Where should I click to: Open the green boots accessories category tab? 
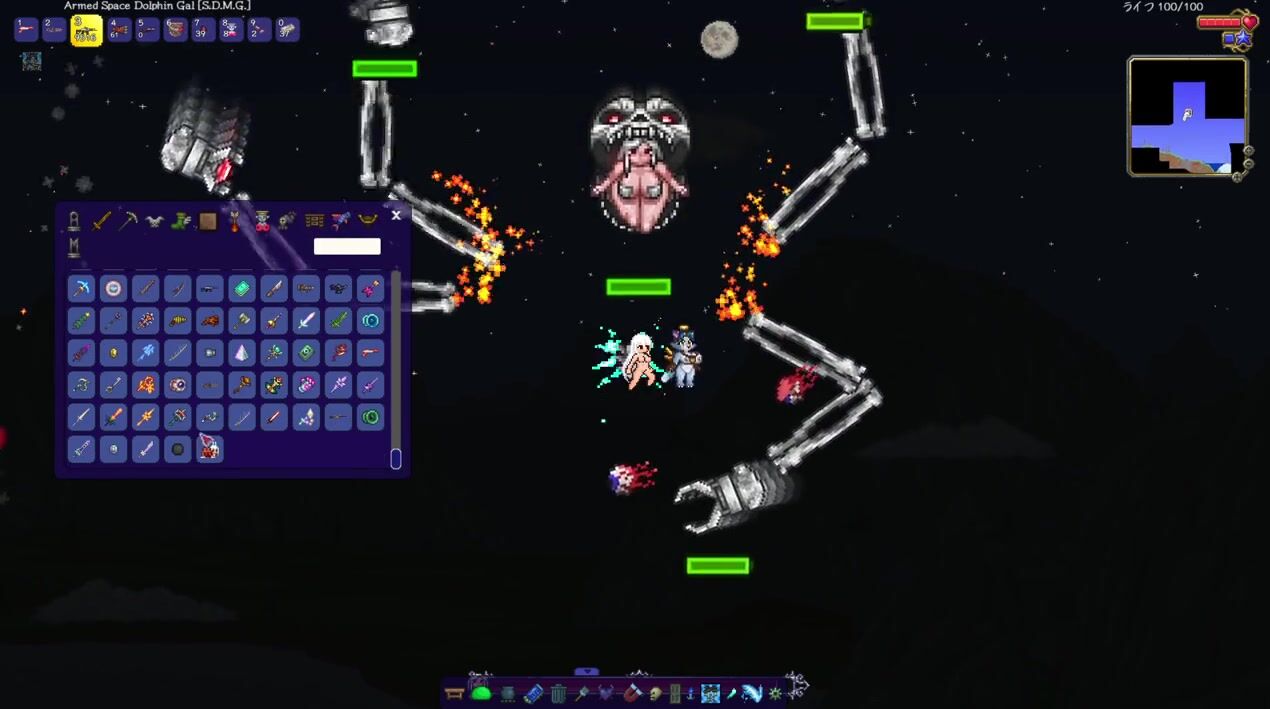pyautogui.click(x=181, y=221)
